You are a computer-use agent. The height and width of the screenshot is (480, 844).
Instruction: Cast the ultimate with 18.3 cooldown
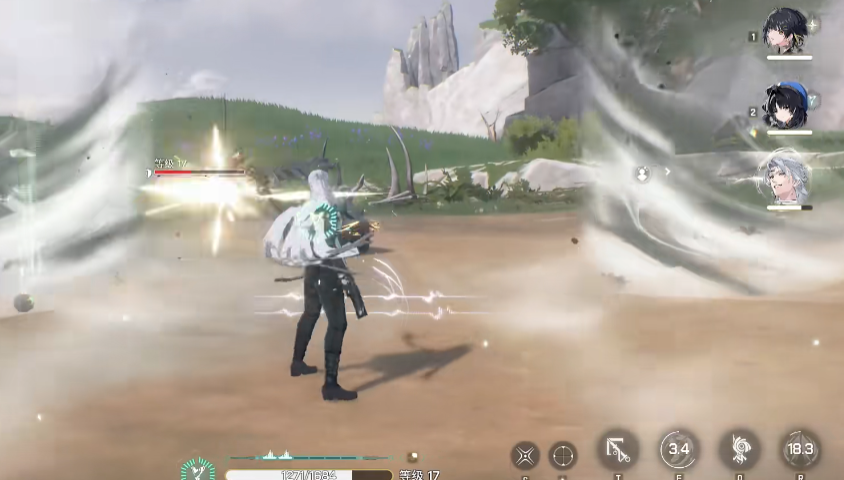(x=799, y=450)
